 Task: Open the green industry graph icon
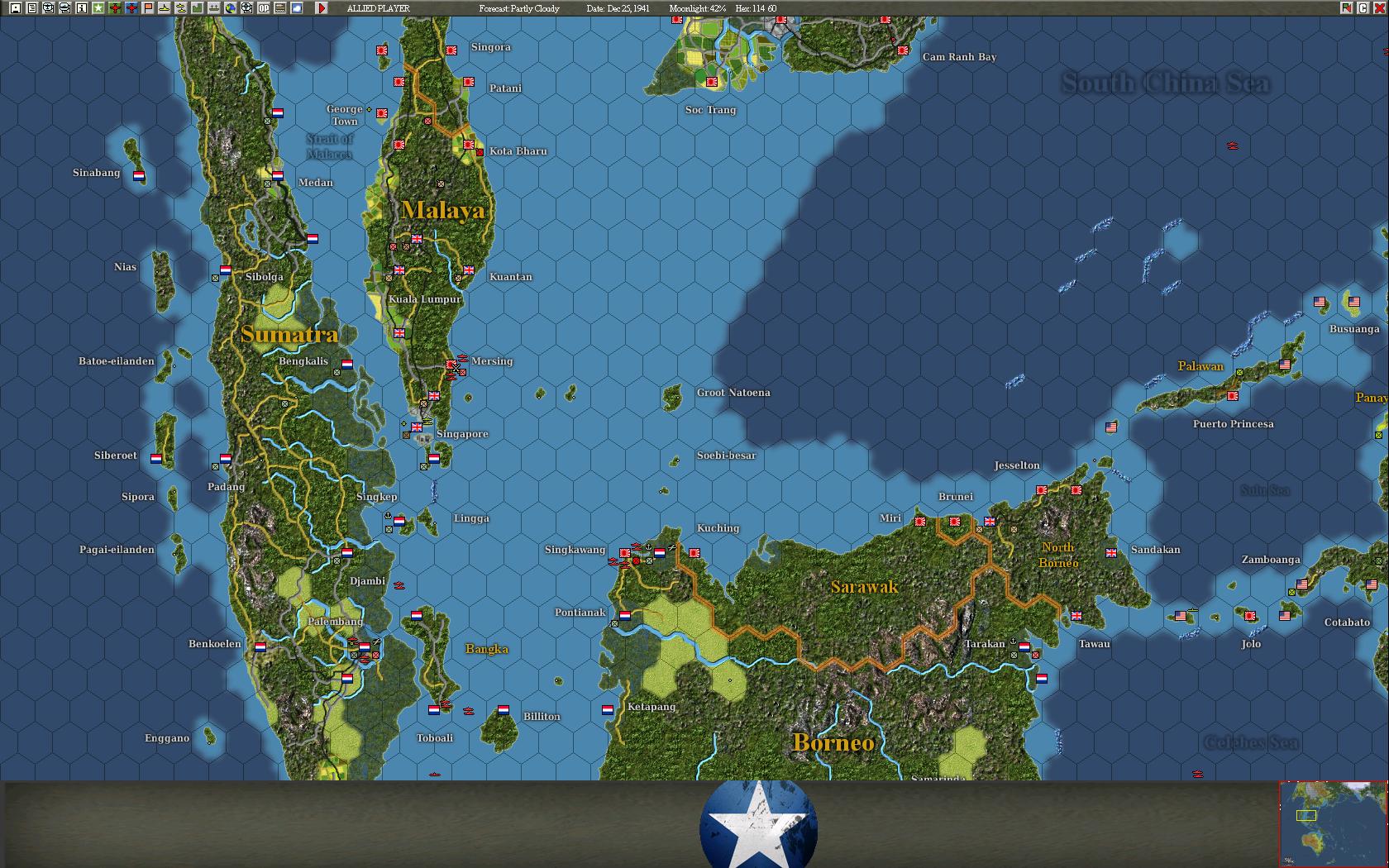(x=198, y=8)
